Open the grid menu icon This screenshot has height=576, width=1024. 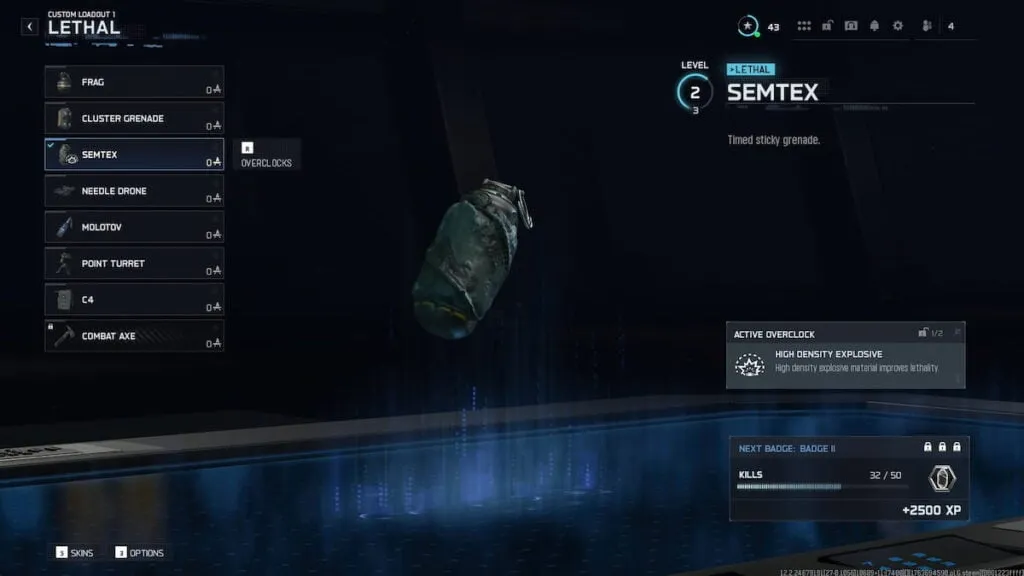804,26
